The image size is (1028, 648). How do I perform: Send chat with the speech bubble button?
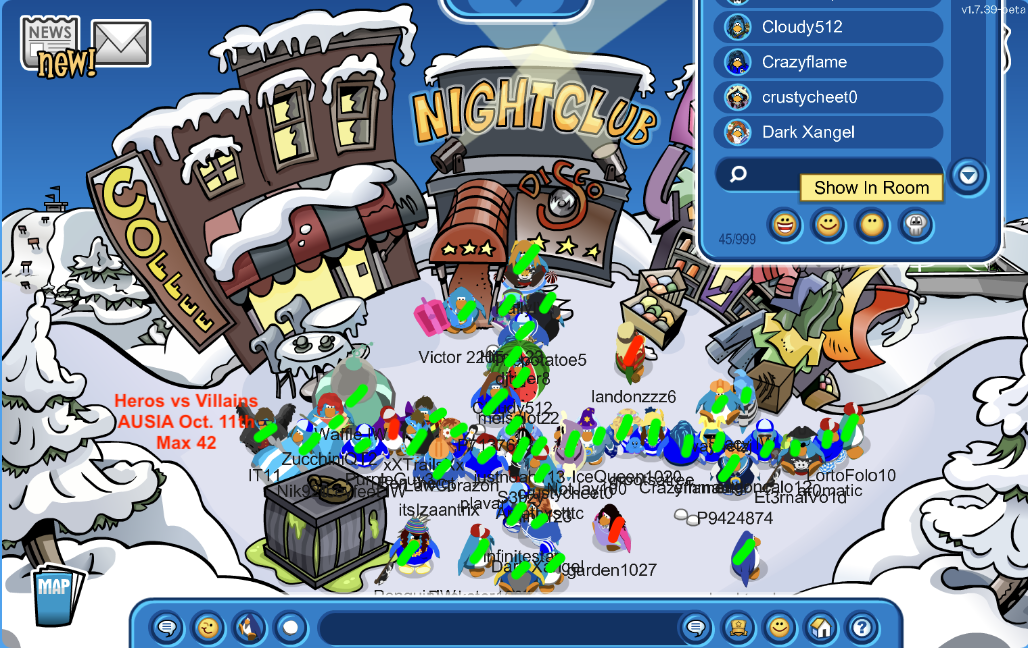click(x=696, y=628)
